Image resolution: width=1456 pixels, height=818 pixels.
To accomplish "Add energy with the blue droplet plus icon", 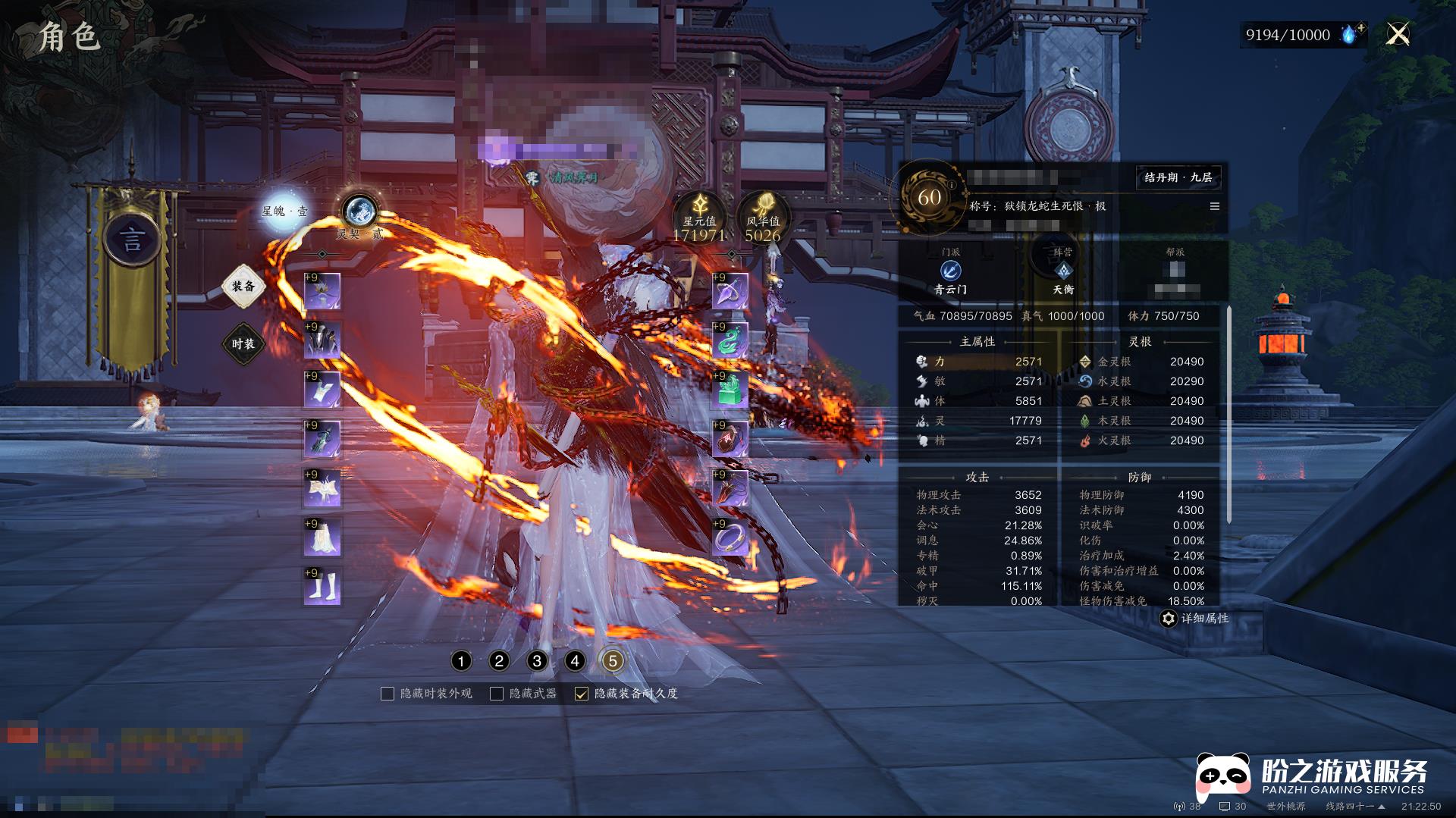I will pos(1352,34).
